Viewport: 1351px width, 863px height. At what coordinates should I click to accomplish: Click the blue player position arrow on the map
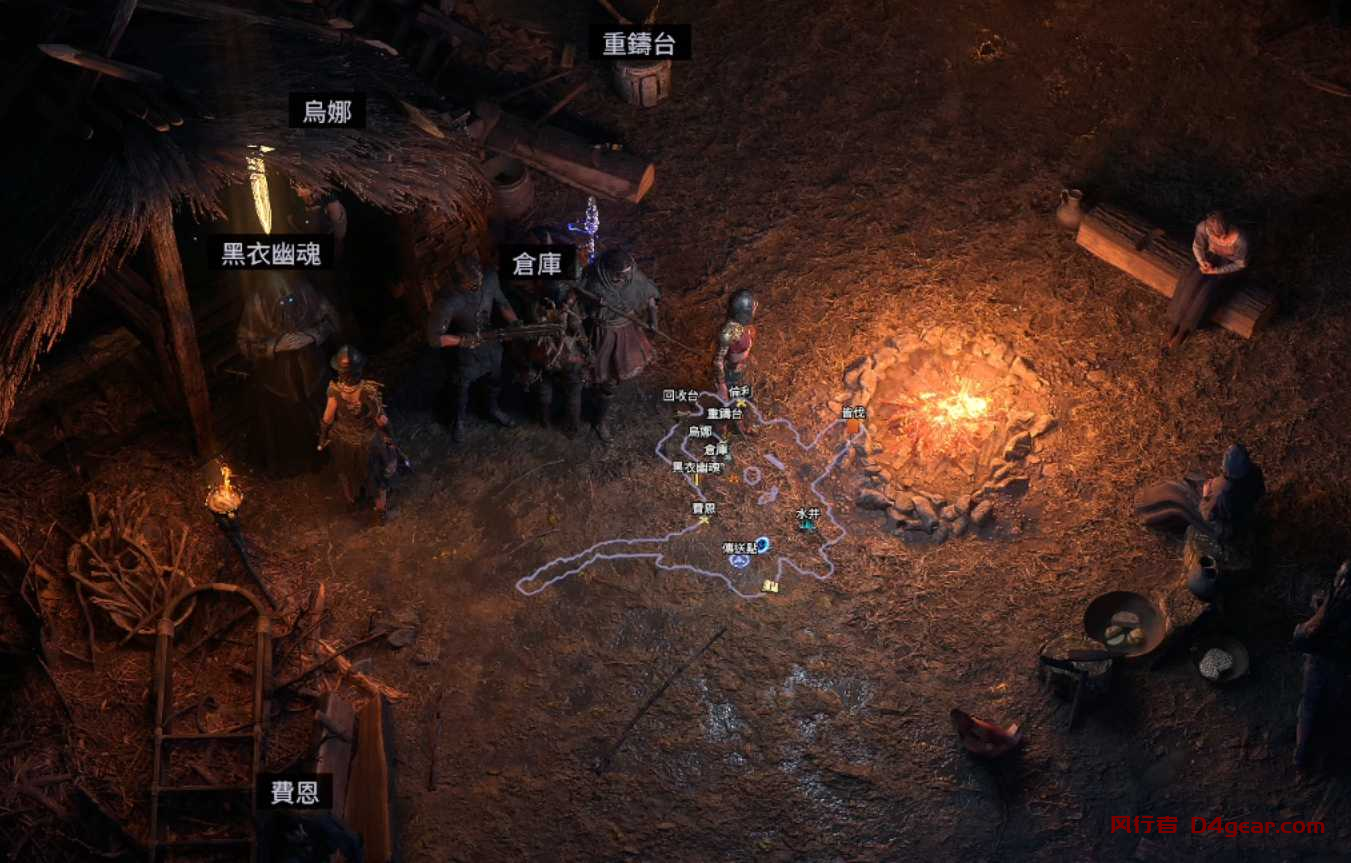click(739, 560)
